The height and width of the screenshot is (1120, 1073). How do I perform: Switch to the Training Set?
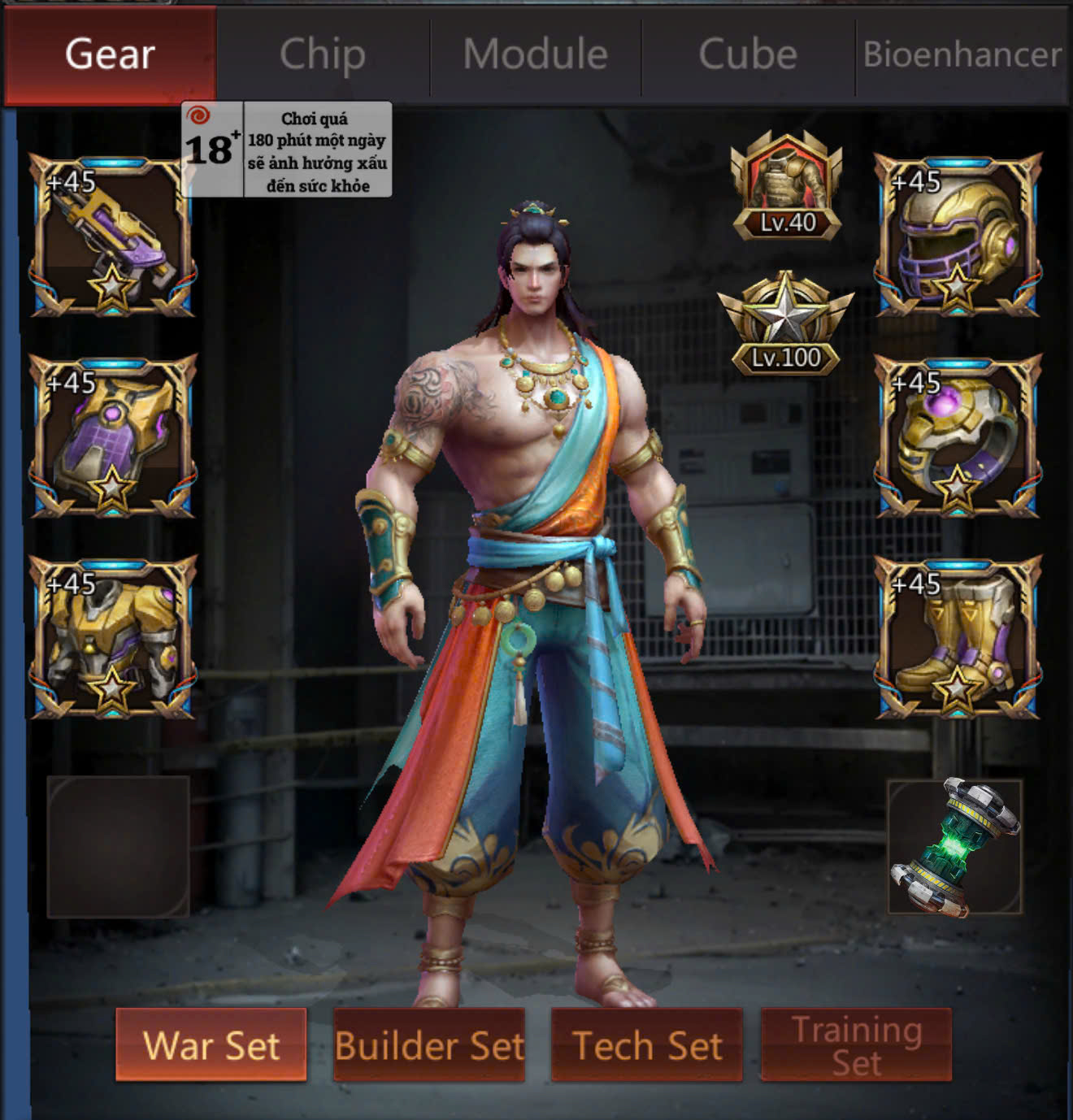[x=856, y=1045]
